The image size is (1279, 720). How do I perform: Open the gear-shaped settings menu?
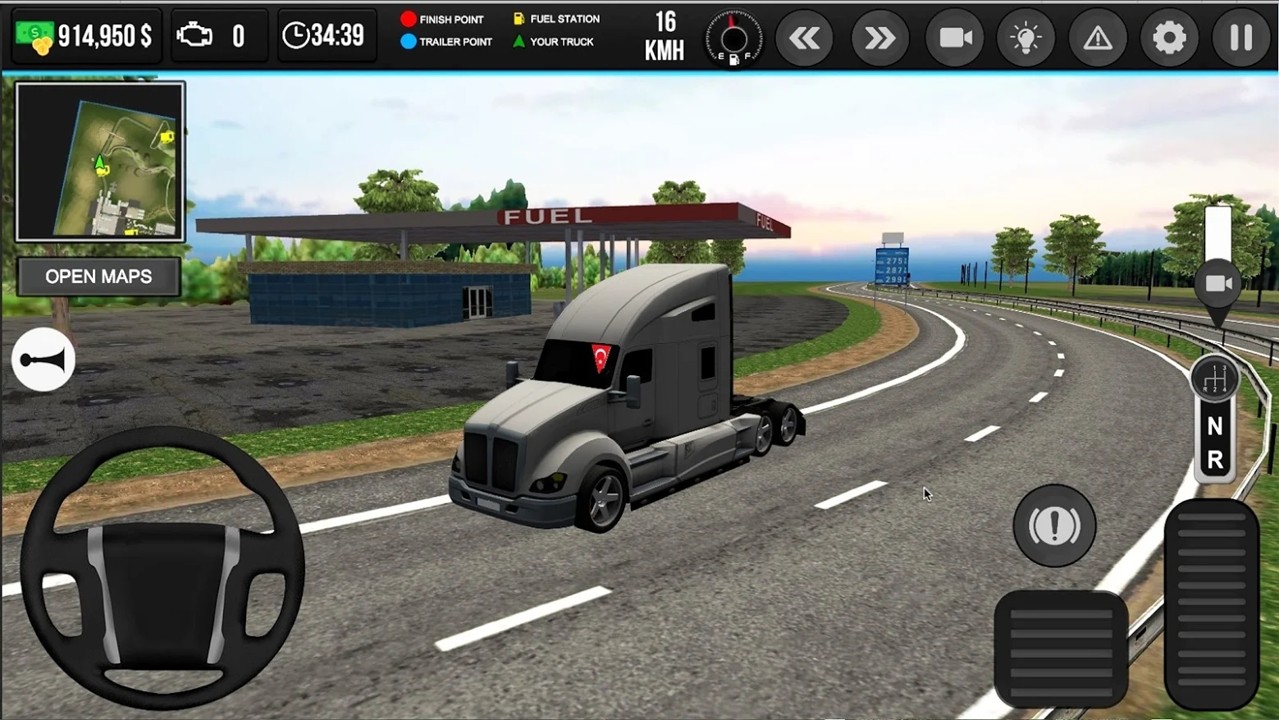click(x=1169, y=38)
